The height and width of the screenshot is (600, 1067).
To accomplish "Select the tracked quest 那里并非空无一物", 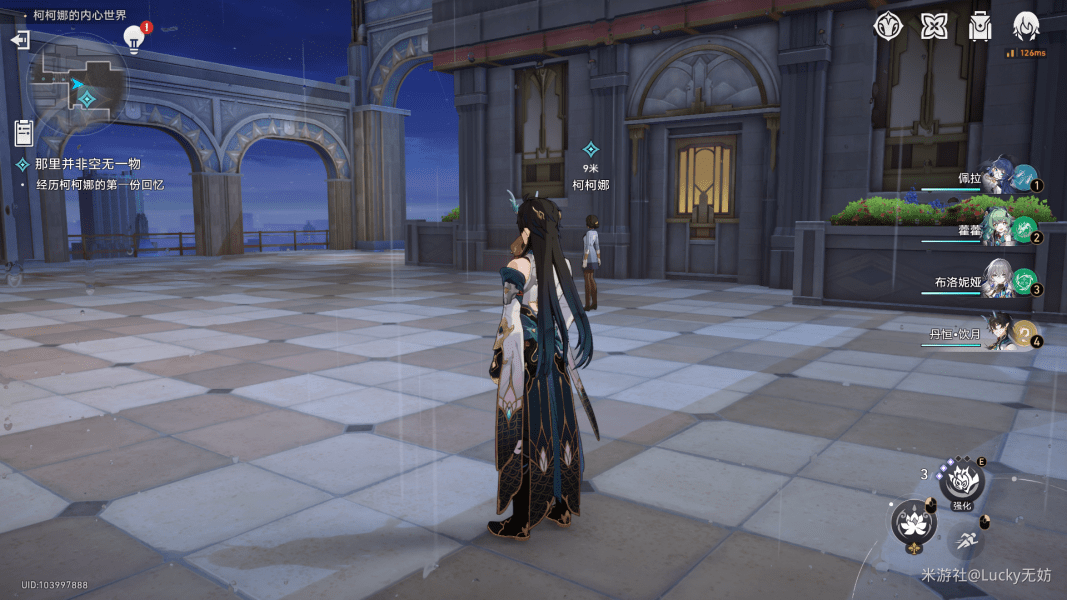I will [x=87, y=164].
